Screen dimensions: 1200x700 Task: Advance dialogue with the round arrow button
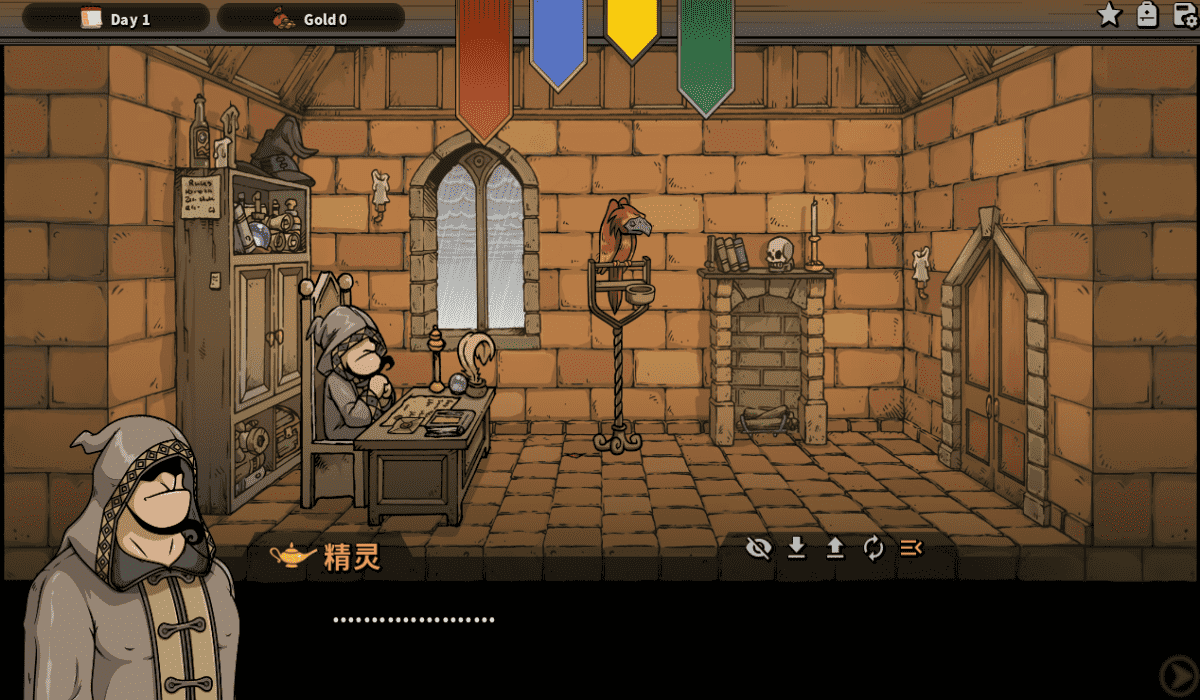pos(1176,674)
